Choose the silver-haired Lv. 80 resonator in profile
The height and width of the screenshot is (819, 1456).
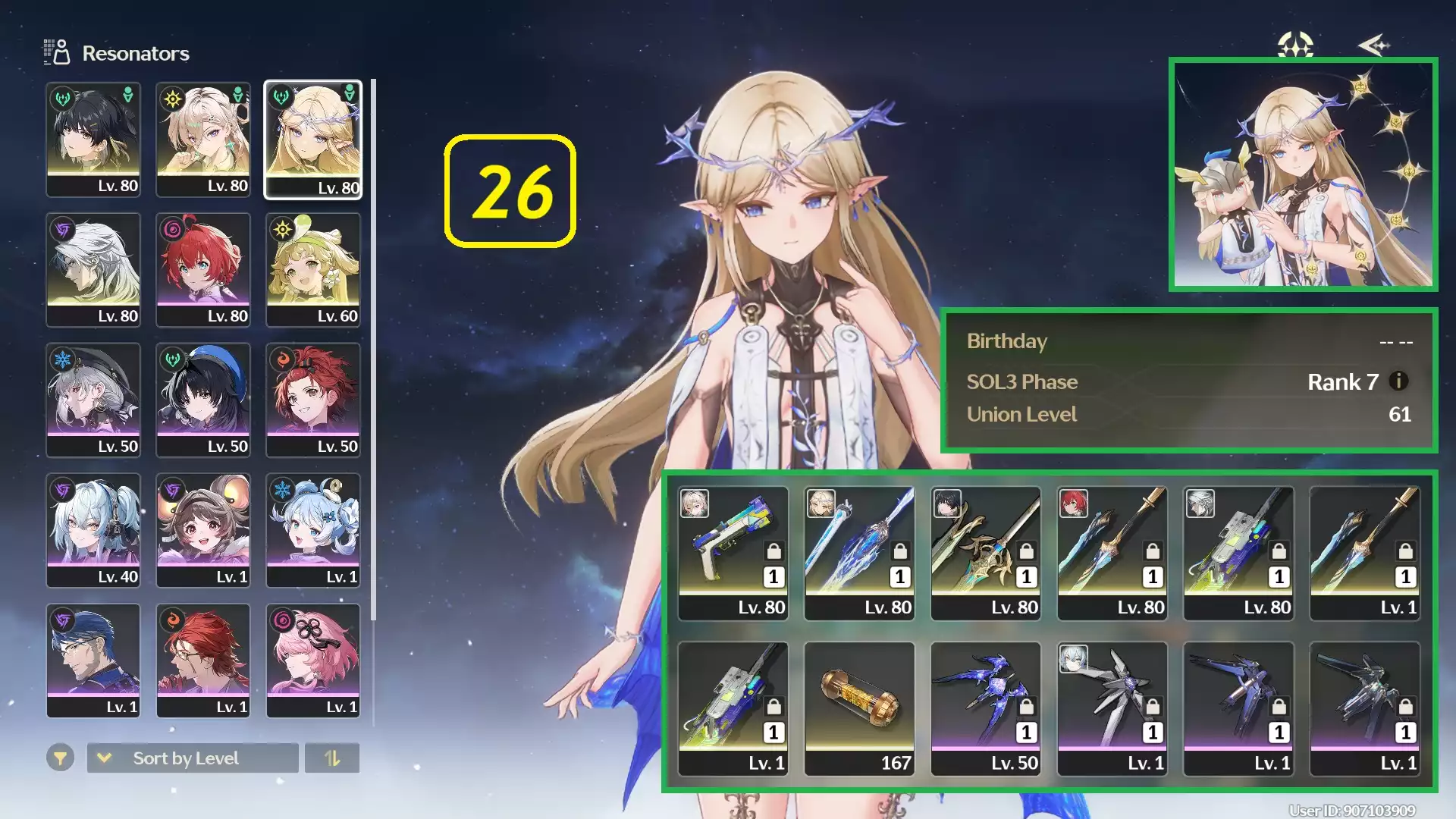pyautogui.click(x=93, y=270)
